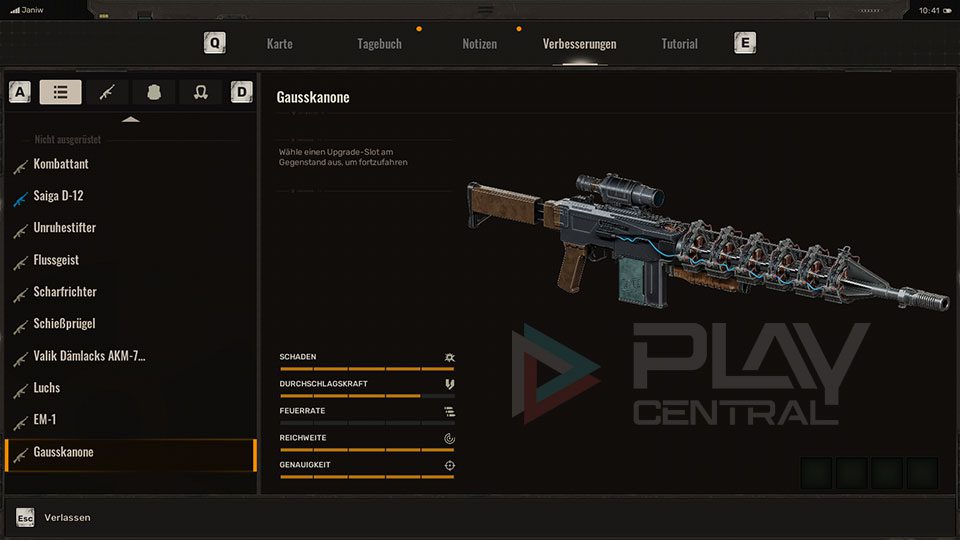
Task: Filter items by helmet headgear icon
Action: click(200, 92)
